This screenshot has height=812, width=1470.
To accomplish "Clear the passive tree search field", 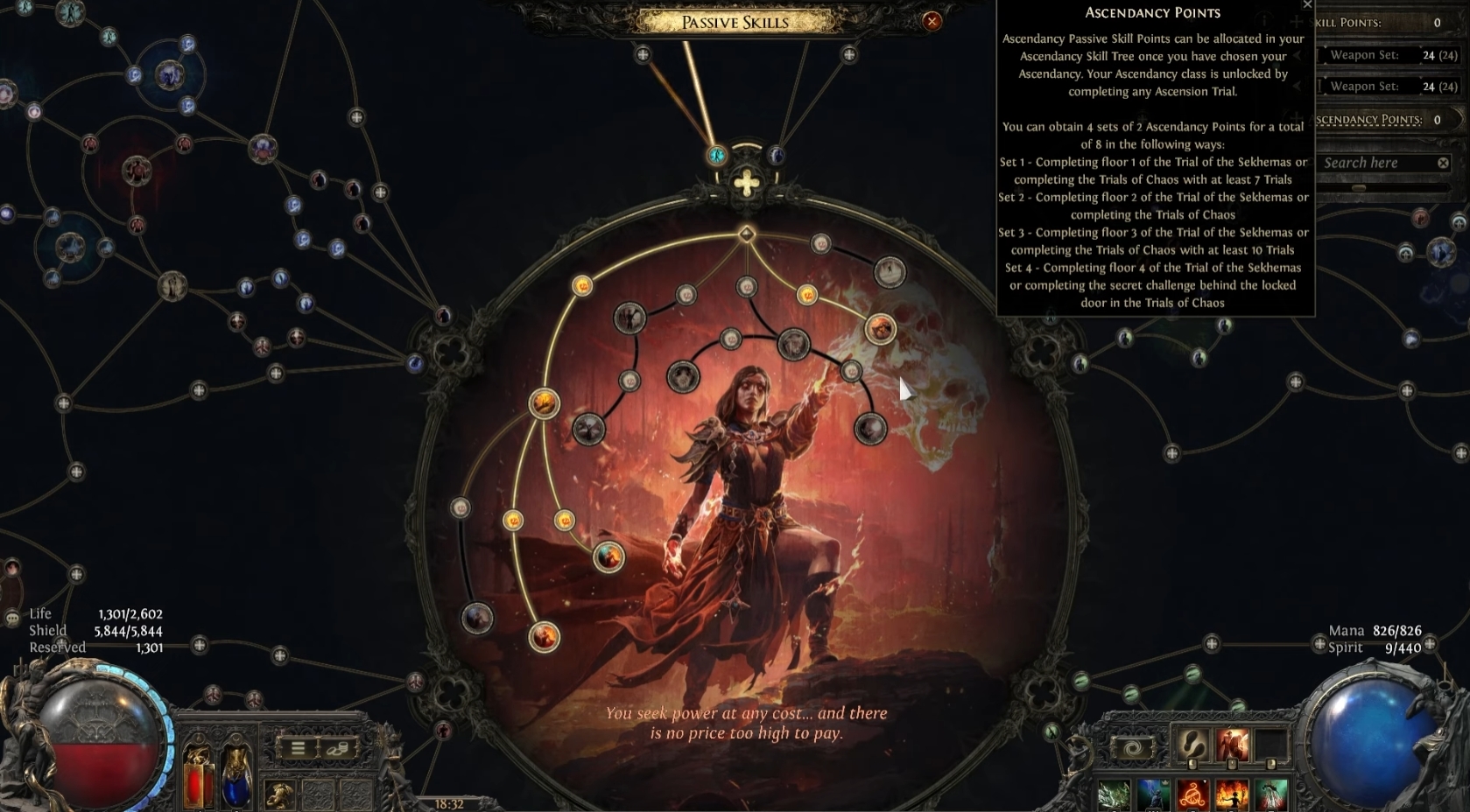I will pos(1443,163).
